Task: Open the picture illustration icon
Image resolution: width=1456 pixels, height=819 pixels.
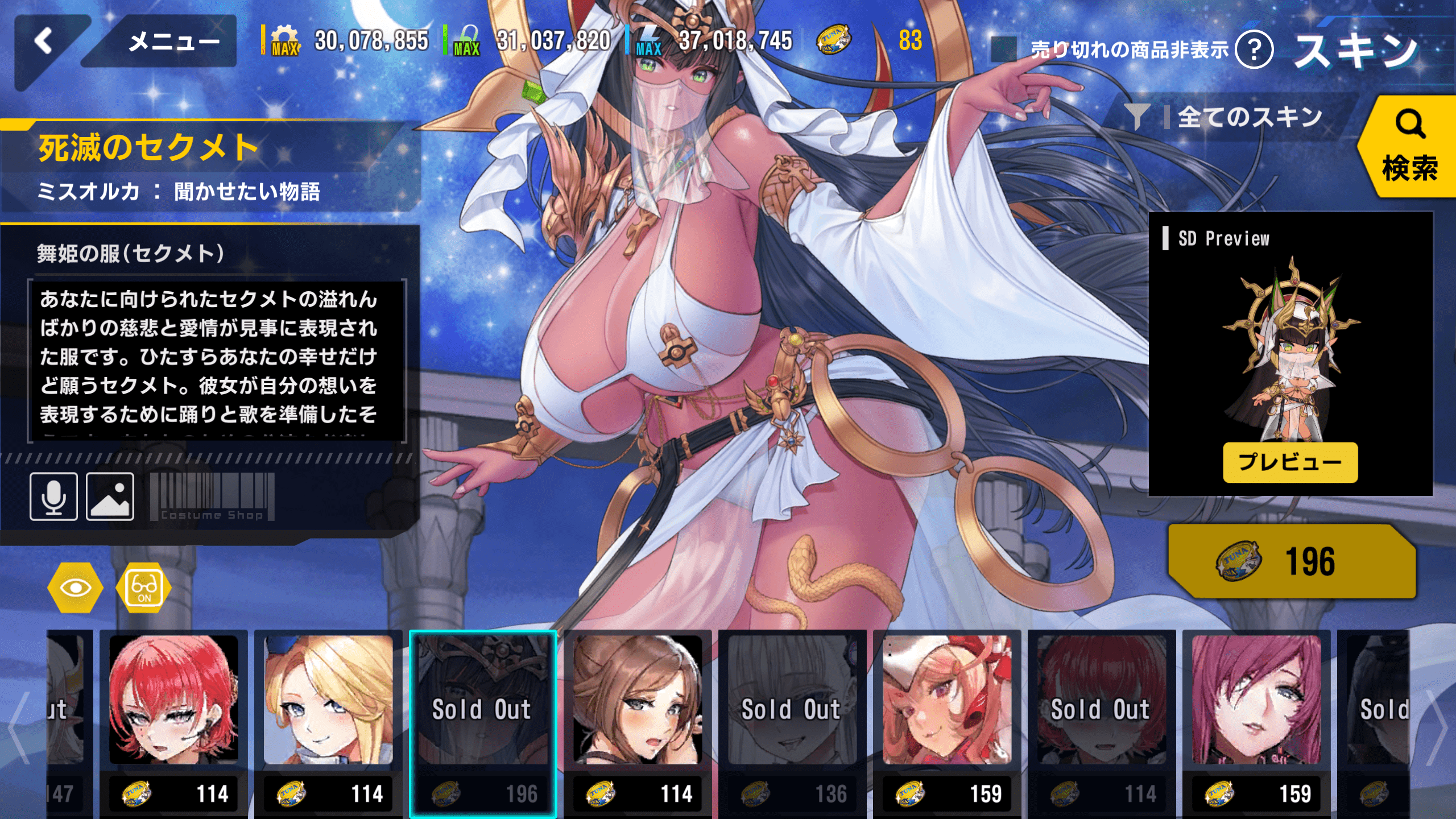Action: click(110, 496)
